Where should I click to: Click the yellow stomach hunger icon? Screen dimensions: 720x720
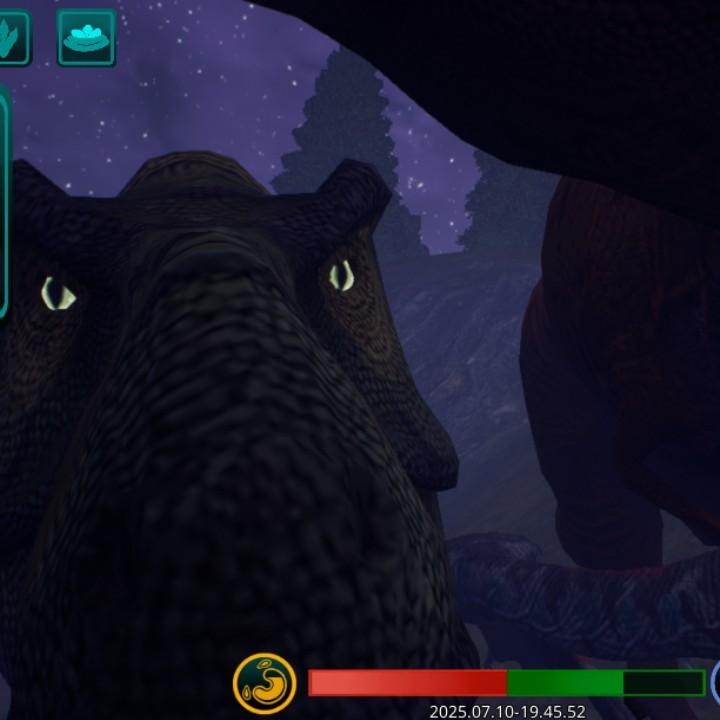[264, 682]
